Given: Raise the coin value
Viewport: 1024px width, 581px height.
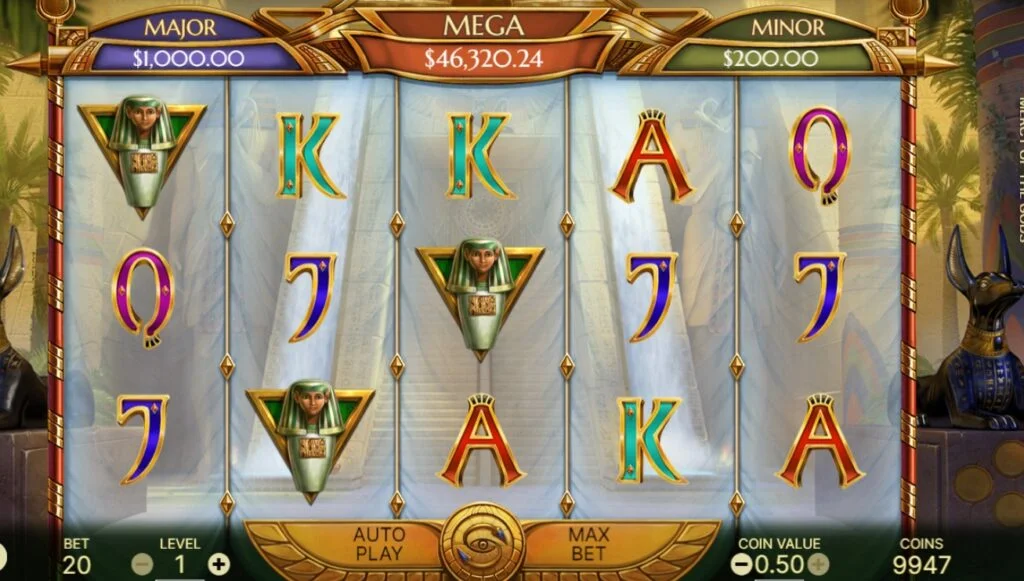Looking at the screenshot, I should click(817, 564).
